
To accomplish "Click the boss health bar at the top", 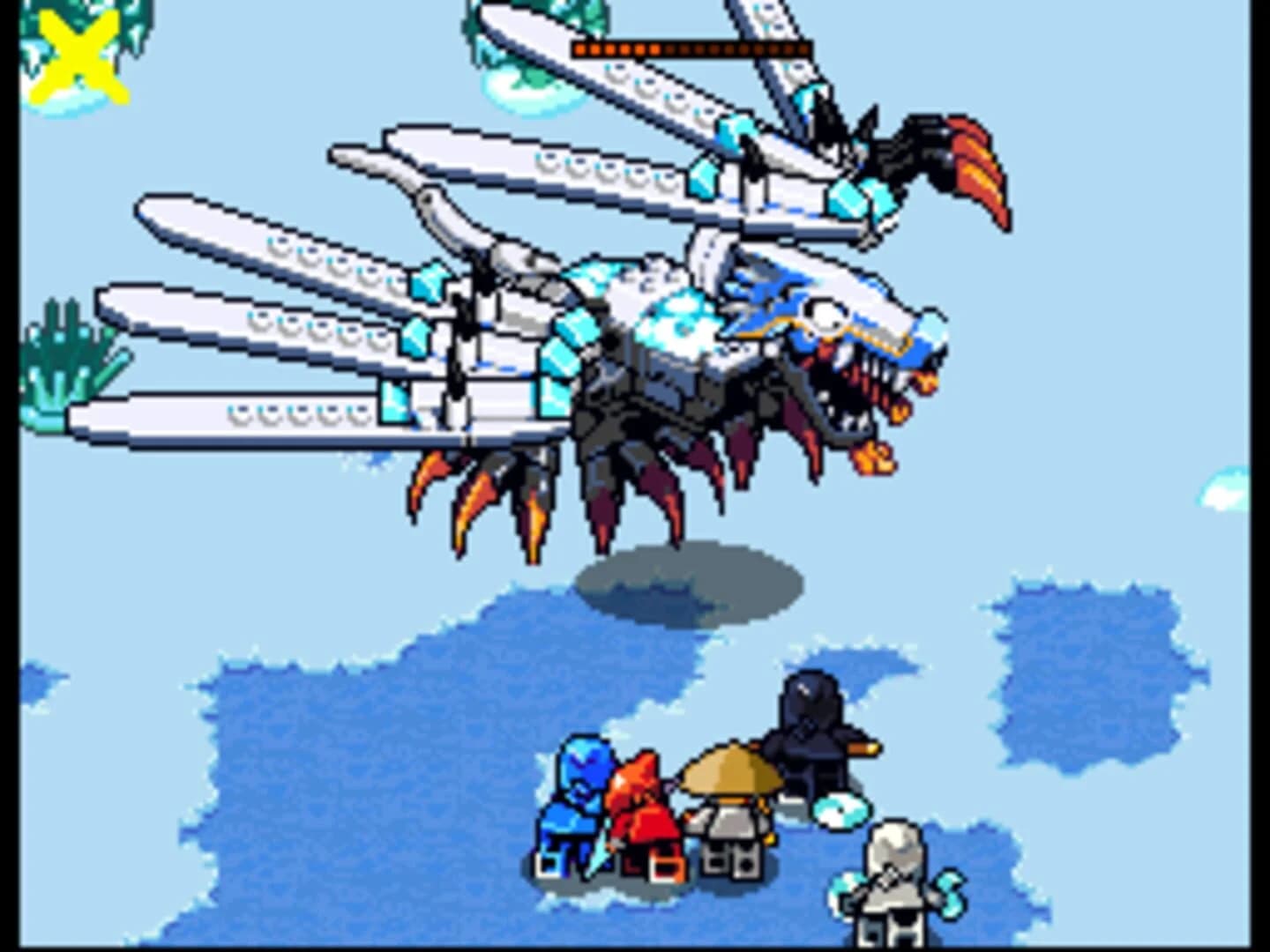I will (x=692, y=48).
